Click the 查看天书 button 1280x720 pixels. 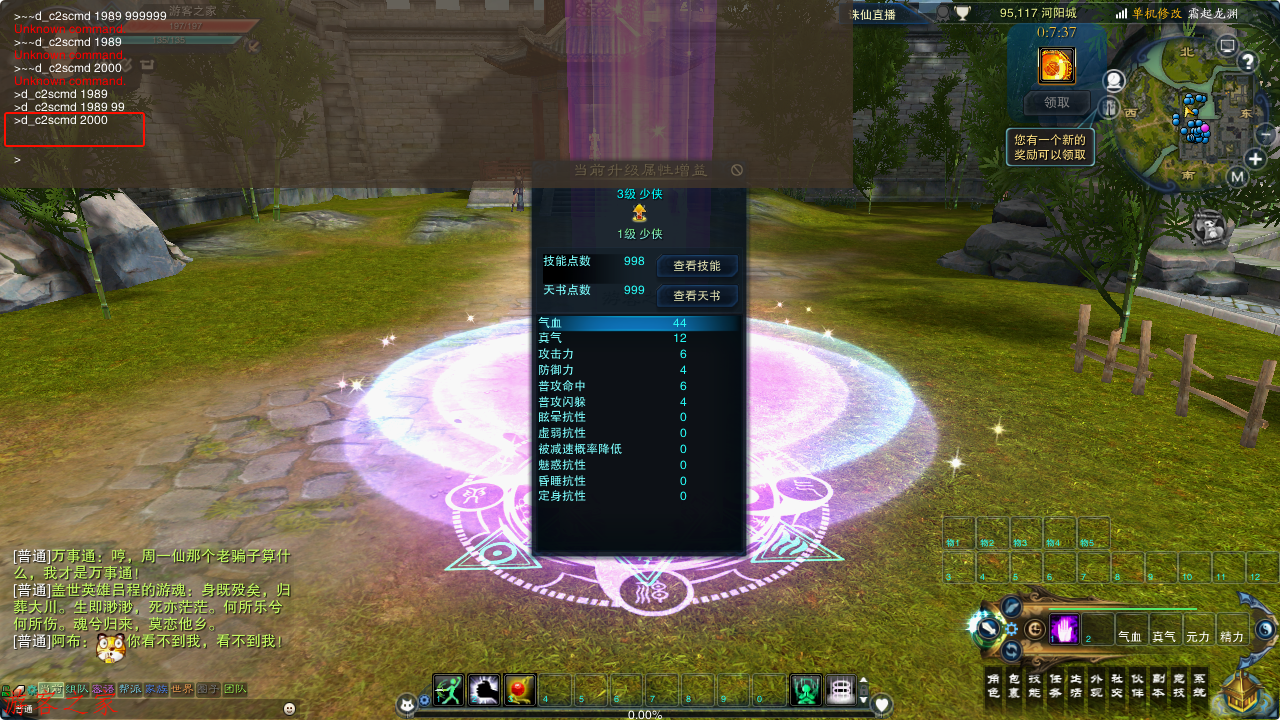[x=696, y=296]
